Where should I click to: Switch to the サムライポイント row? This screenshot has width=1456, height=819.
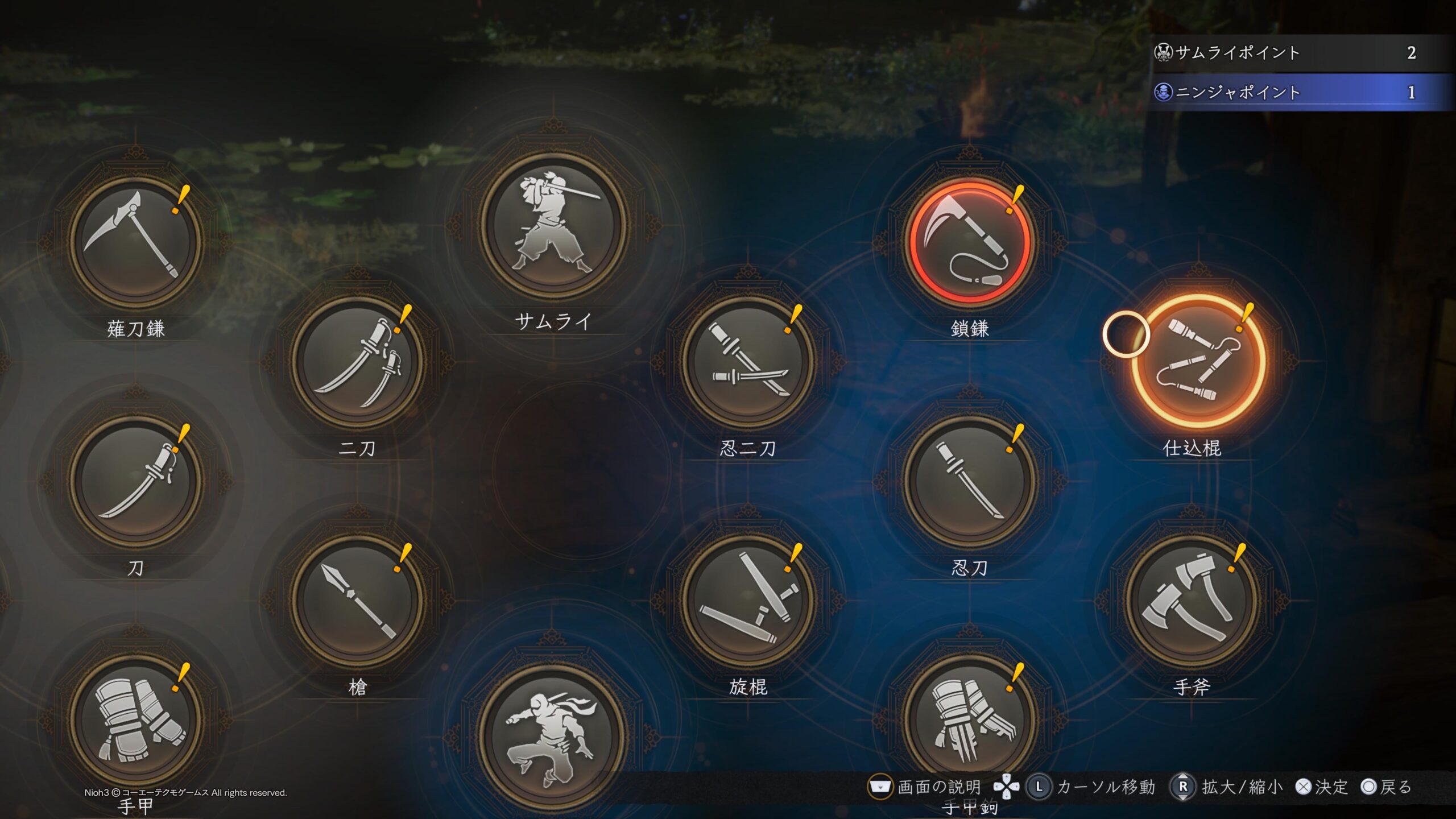tap(1291, 53)
